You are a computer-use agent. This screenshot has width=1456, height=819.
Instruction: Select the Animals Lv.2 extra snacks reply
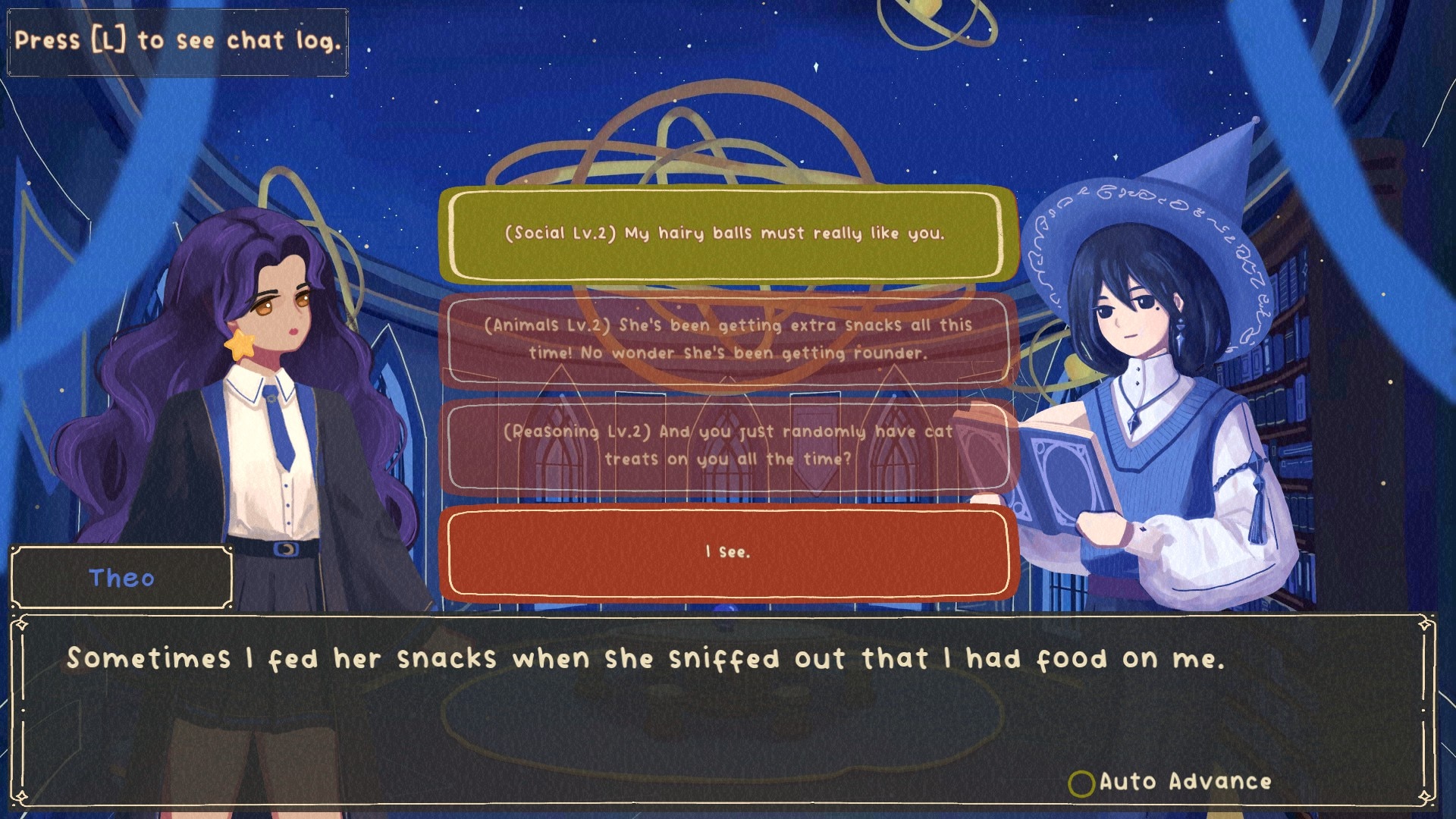[726, 339]
